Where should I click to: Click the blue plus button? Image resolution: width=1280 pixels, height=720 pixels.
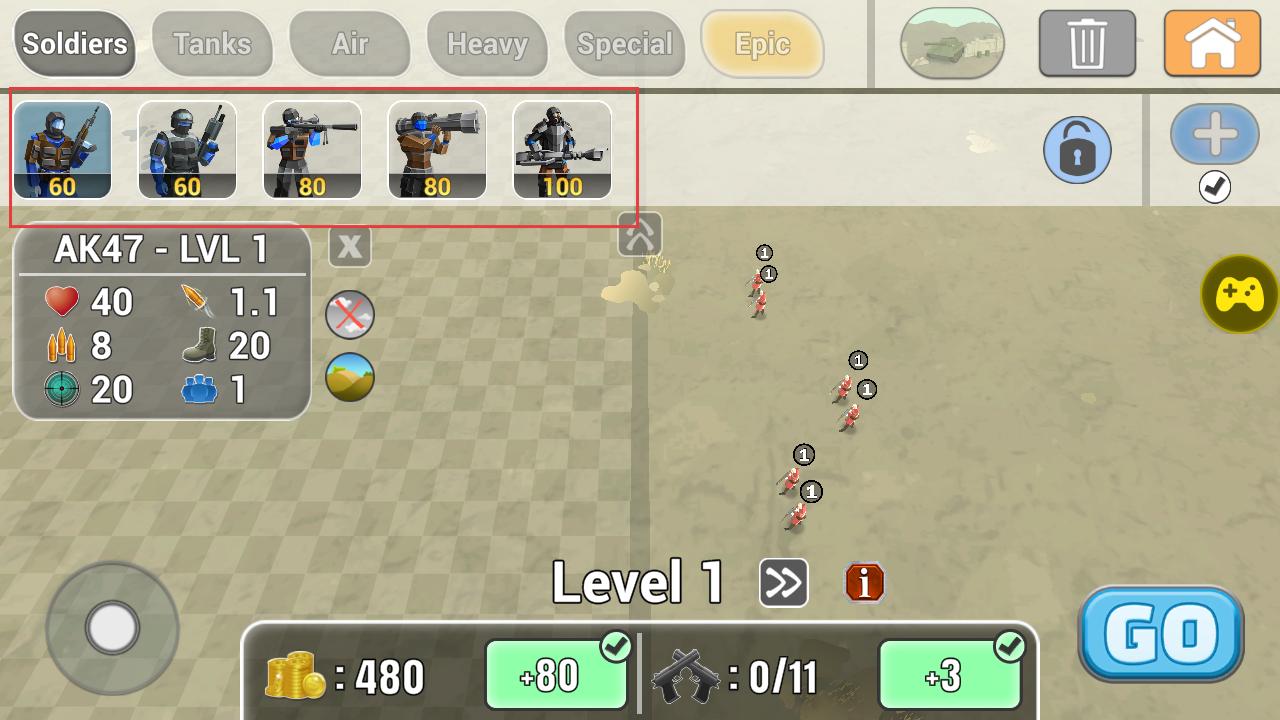tap(1215, 135)
